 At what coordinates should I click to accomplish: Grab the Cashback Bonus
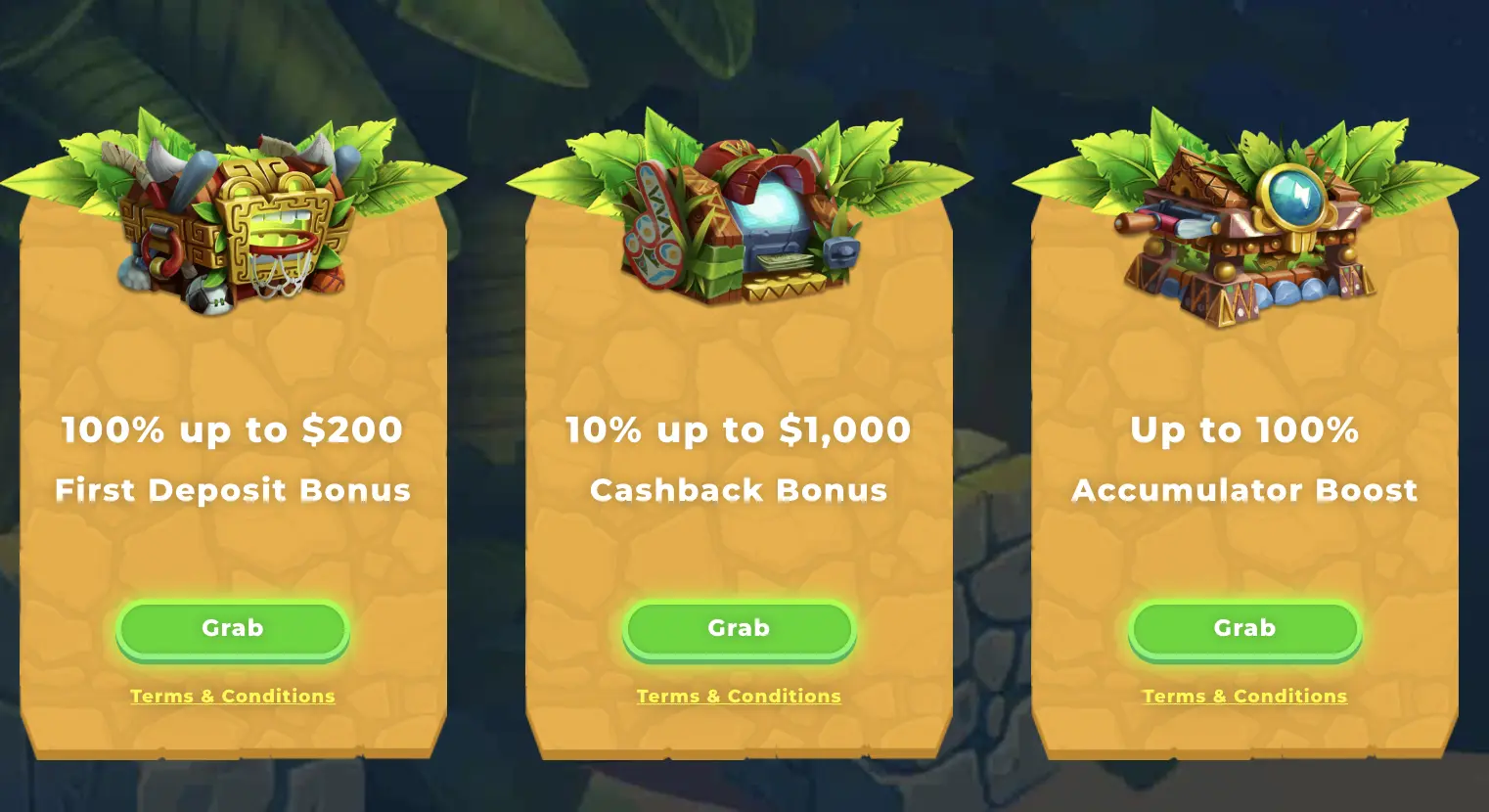[x=739, y=628]
